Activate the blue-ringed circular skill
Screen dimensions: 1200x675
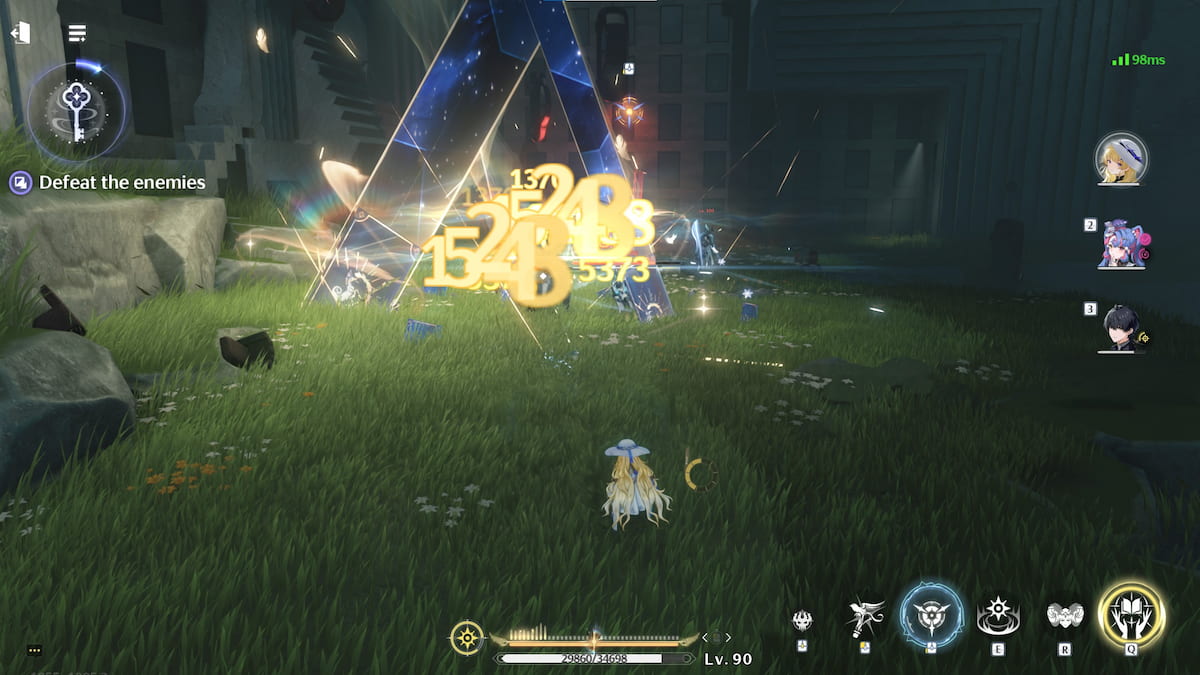click(932, 615)
